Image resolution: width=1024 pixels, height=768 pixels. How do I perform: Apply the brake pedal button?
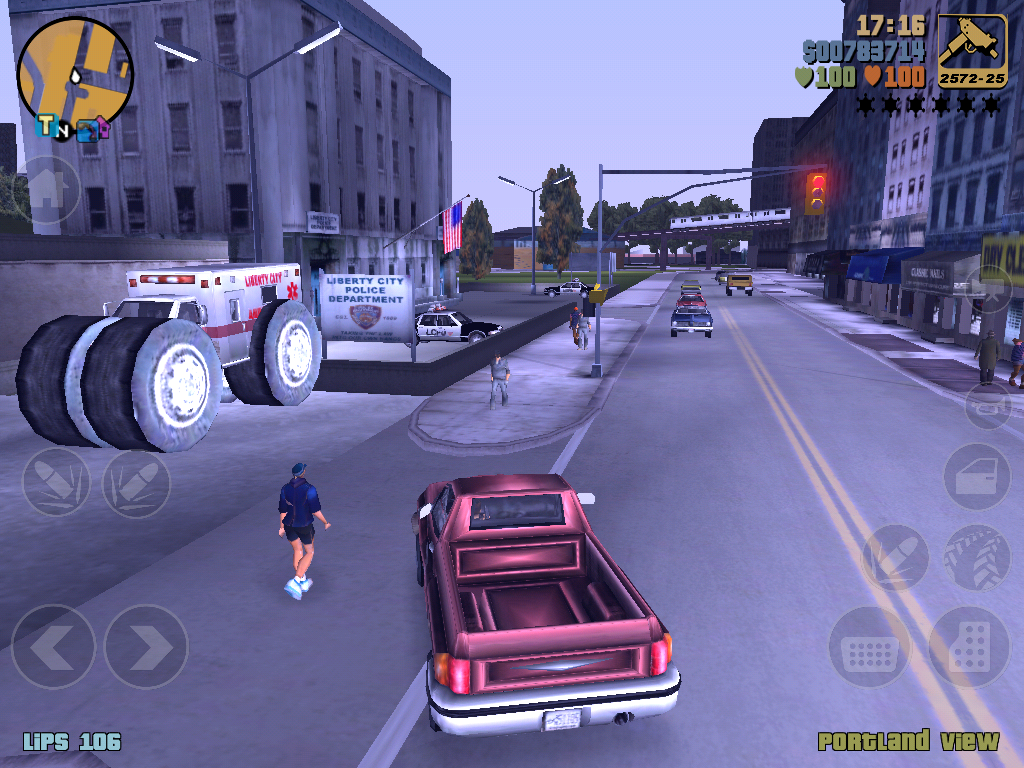(869, 647)
